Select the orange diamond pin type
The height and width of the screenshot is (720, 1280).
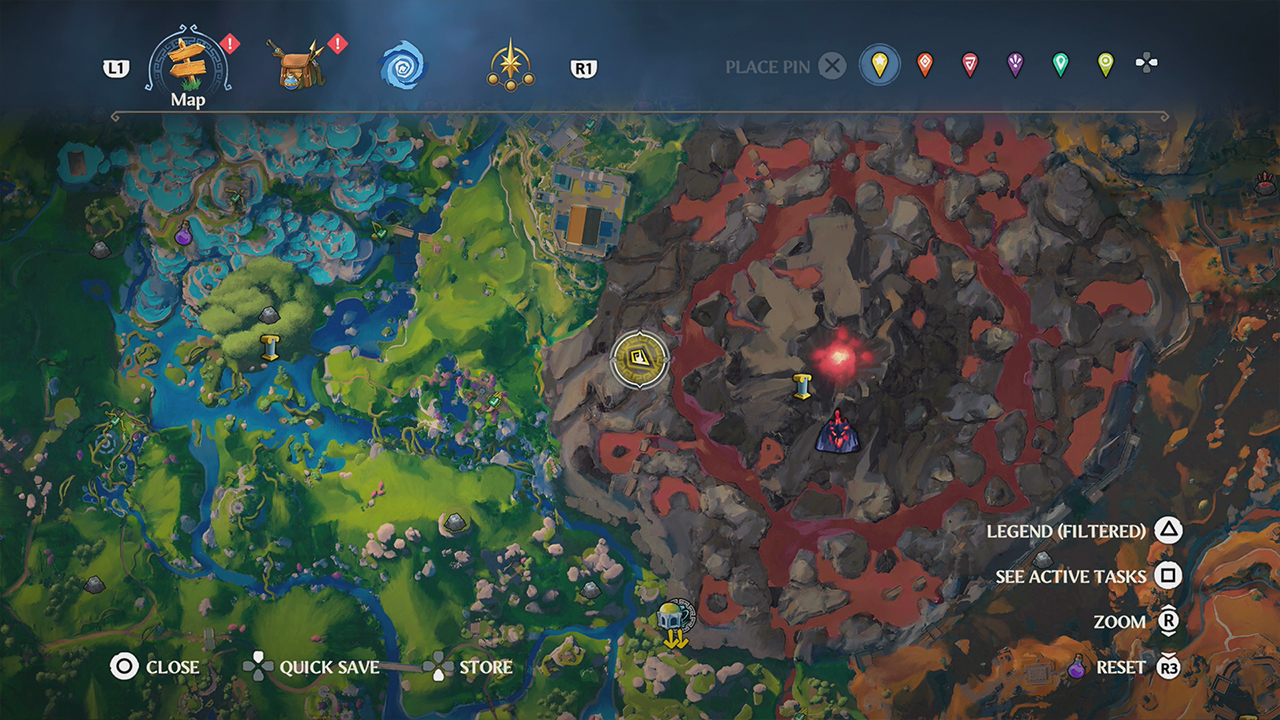926,64
